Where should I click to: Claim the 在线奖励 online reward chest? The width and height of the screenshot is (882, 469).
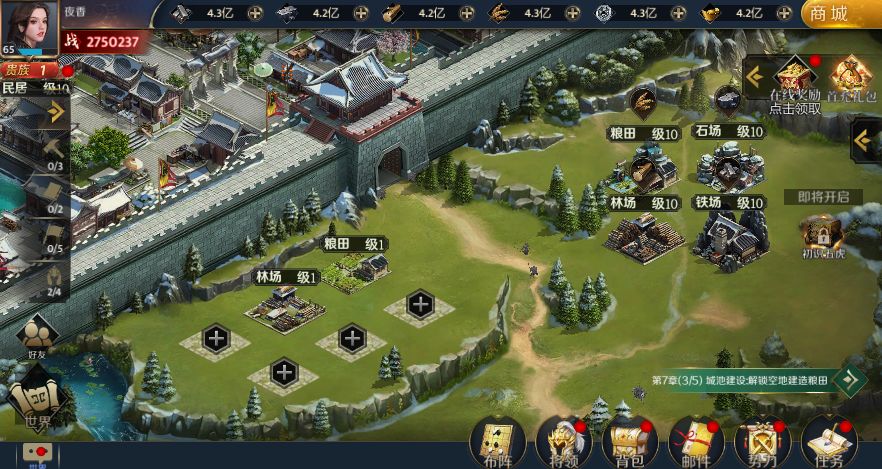click(795, 80)
